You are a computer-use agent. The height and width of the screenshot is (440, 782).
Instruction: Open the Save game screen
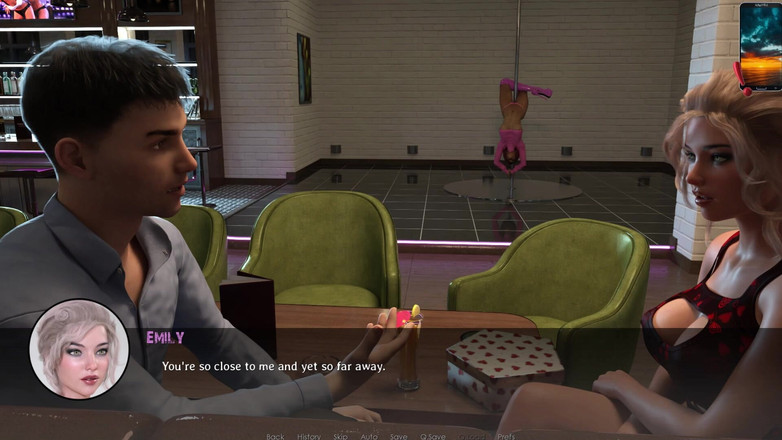(x=398, y=436)
